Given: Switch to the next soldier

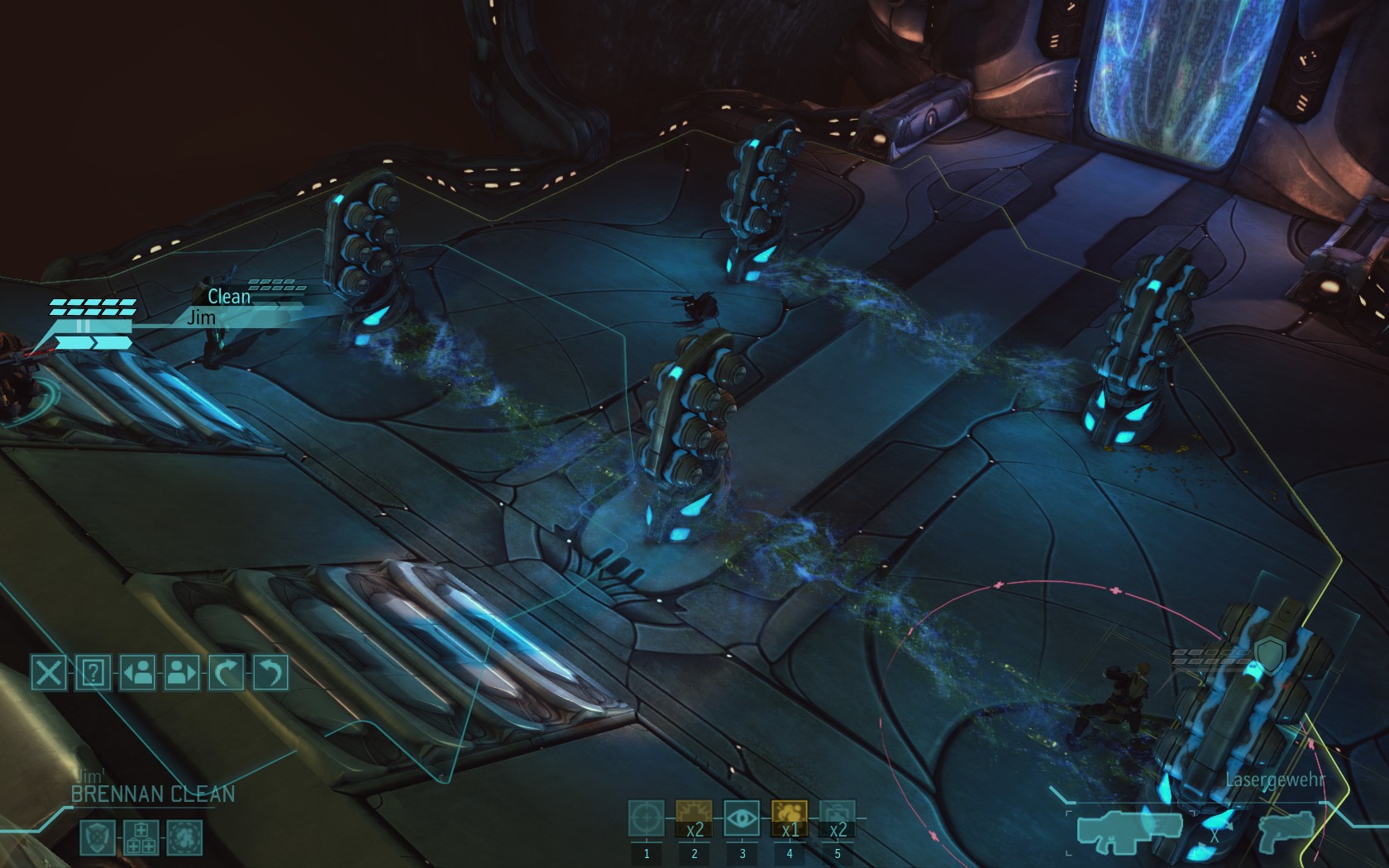Looking at the screenshot, I should coord(182,672).
